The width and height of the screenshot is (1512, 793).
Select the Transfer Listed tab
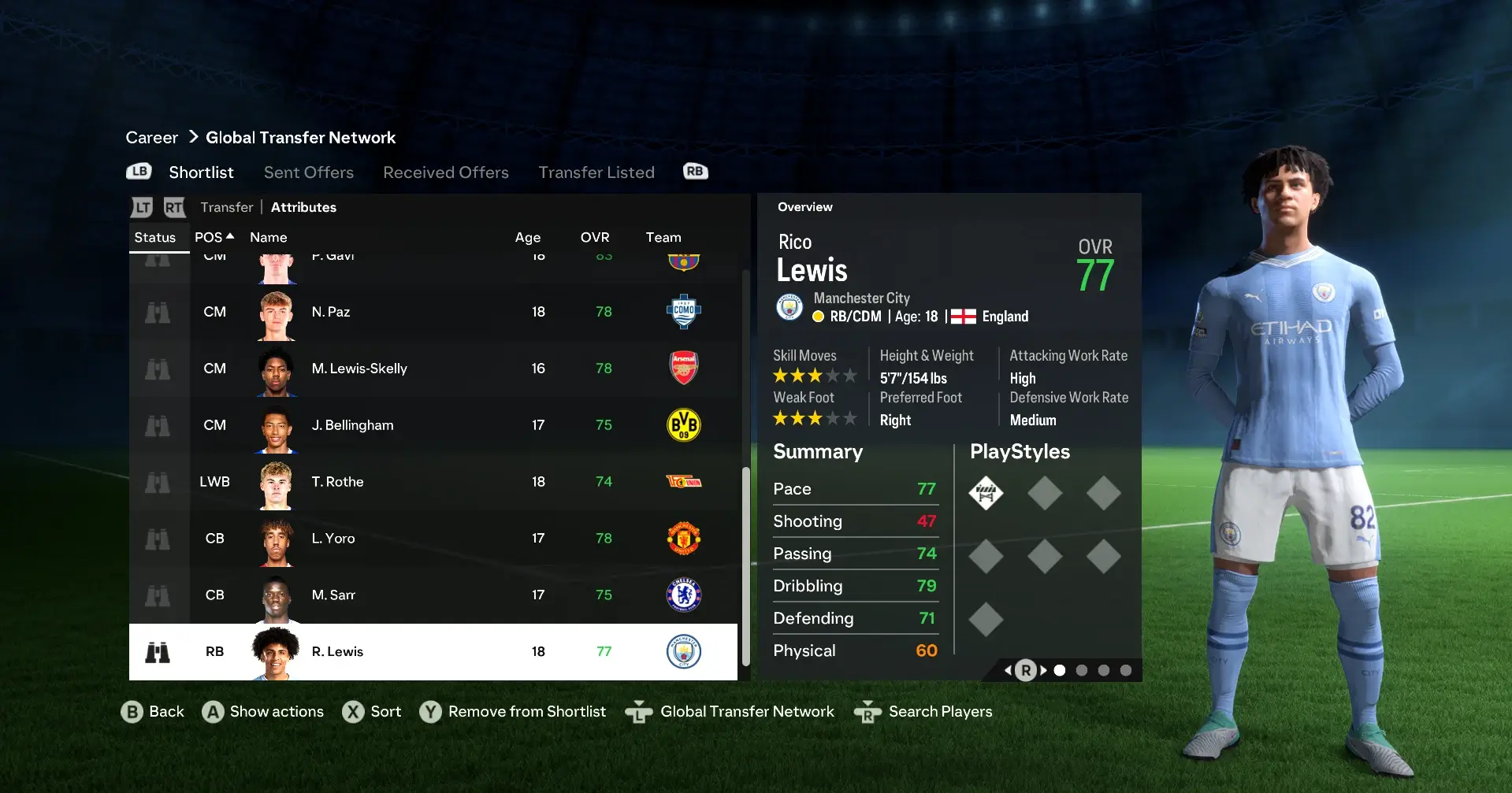coord(596,172)
